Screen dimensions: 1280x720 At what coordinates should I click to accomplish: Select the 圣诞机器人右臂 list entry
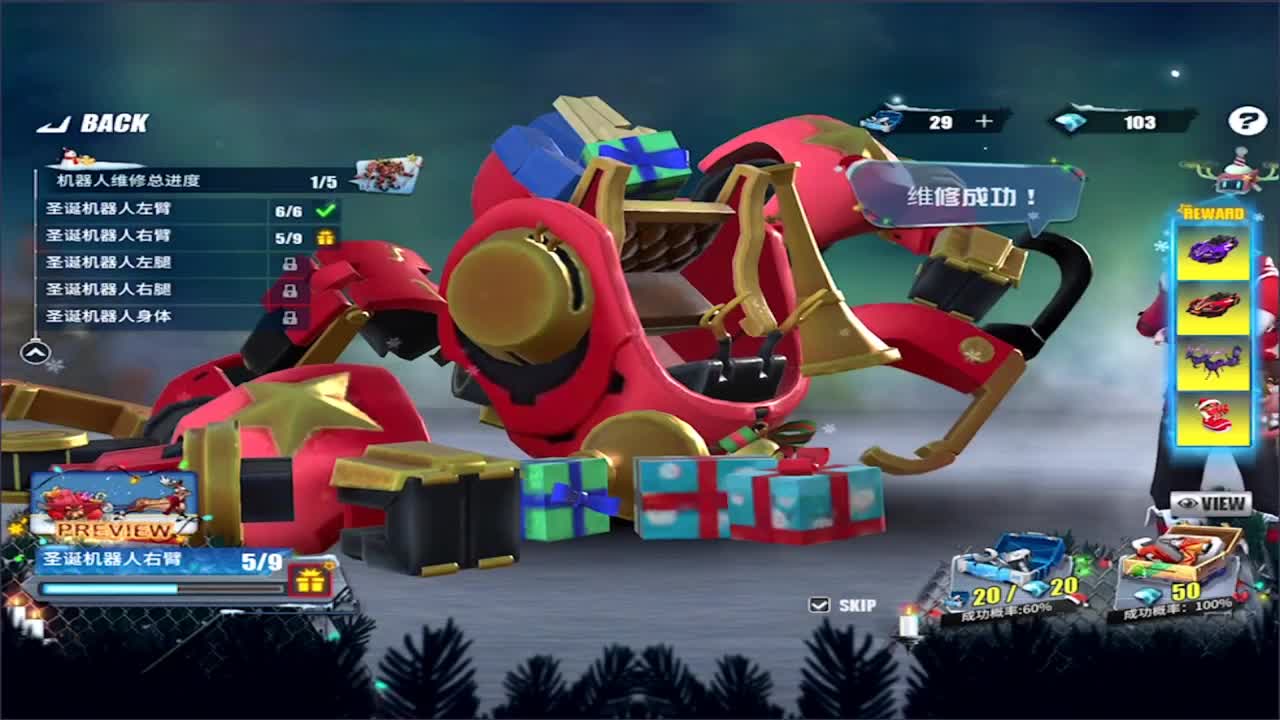(x=150, y=237)
